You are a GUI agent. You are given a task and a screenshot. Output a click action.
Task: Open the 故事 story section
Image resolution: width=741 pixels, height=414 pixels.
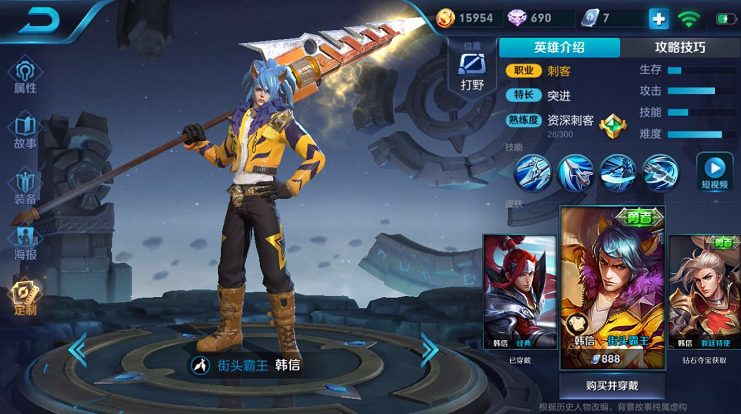click(25, 131)
